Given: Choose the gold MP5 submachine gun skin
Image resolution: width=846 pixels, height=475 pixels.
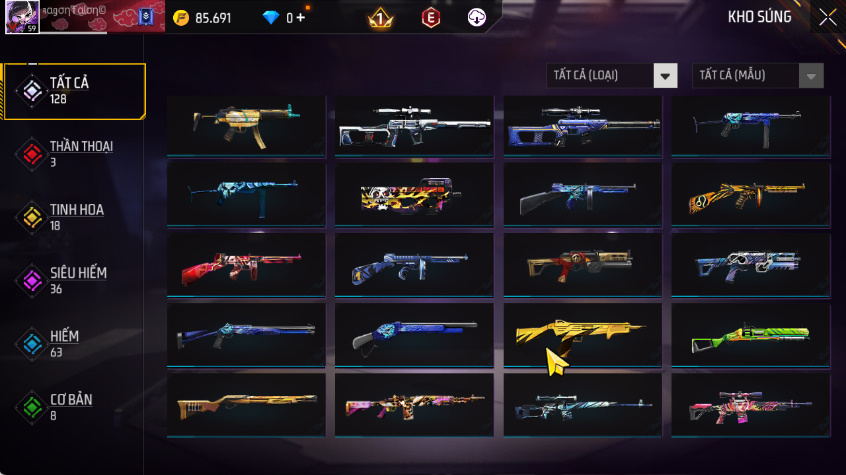Looking at the screenshot, I should 246,124.
